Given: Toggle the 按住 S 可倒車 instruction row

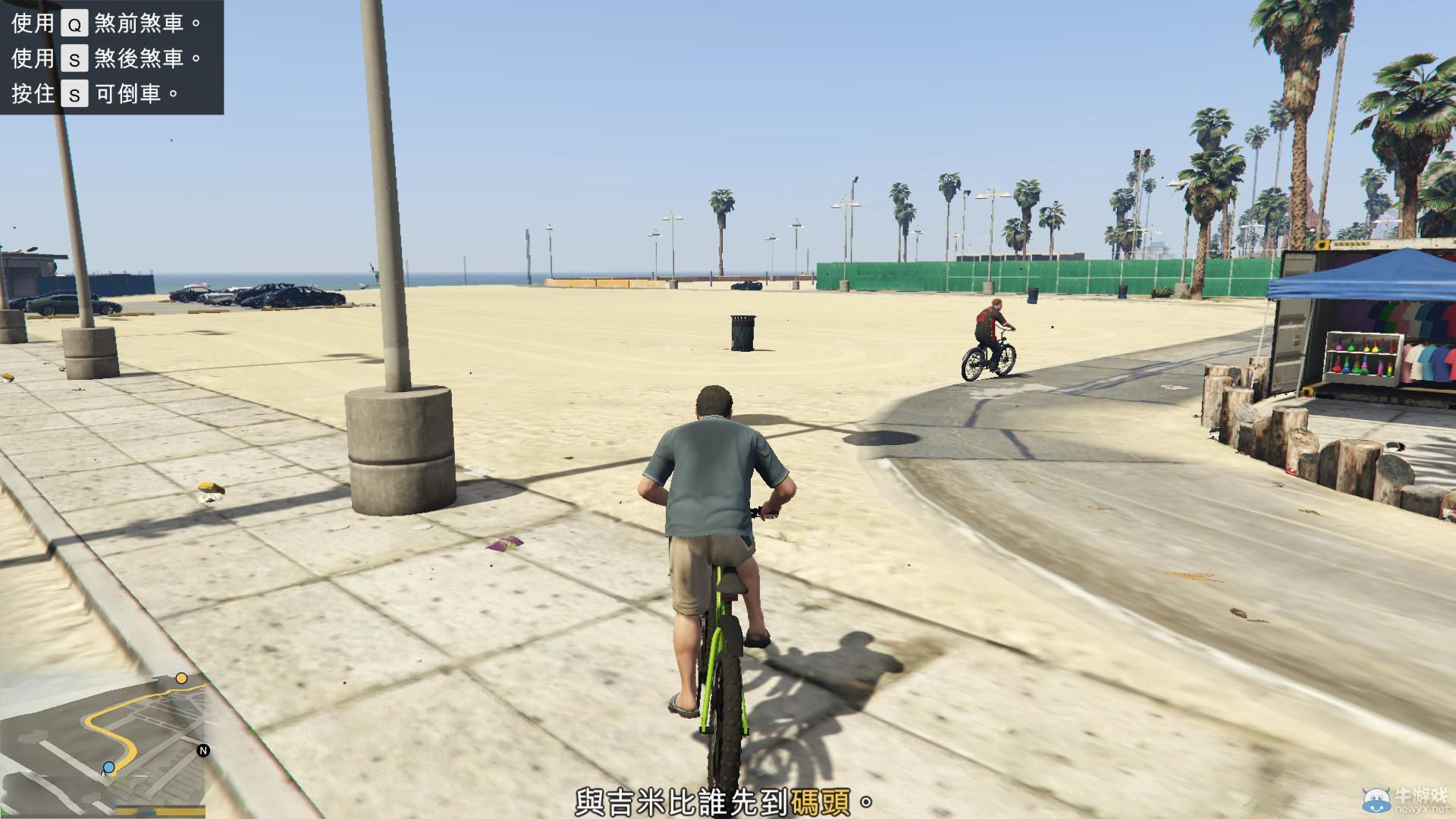Looking at the screenshot, I should pyautogui.click(x=99, y=95).
